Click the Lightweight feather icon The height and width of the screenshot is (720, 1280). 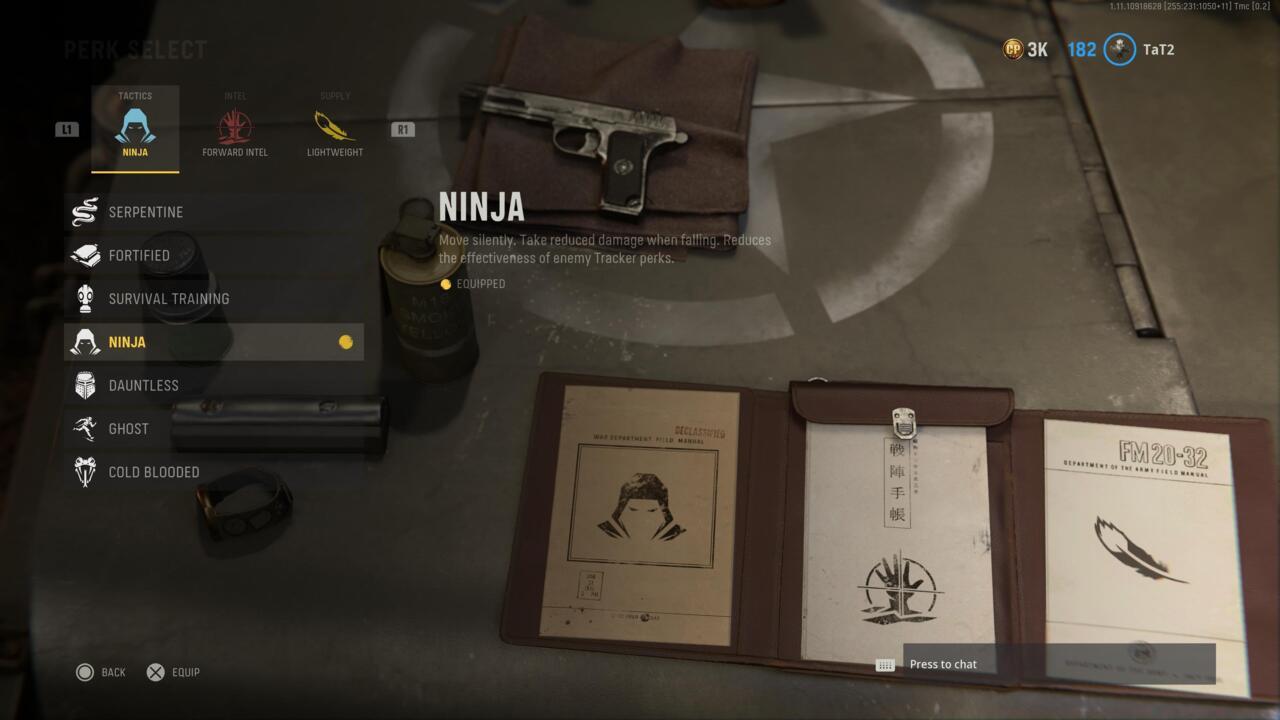point(333,126)
